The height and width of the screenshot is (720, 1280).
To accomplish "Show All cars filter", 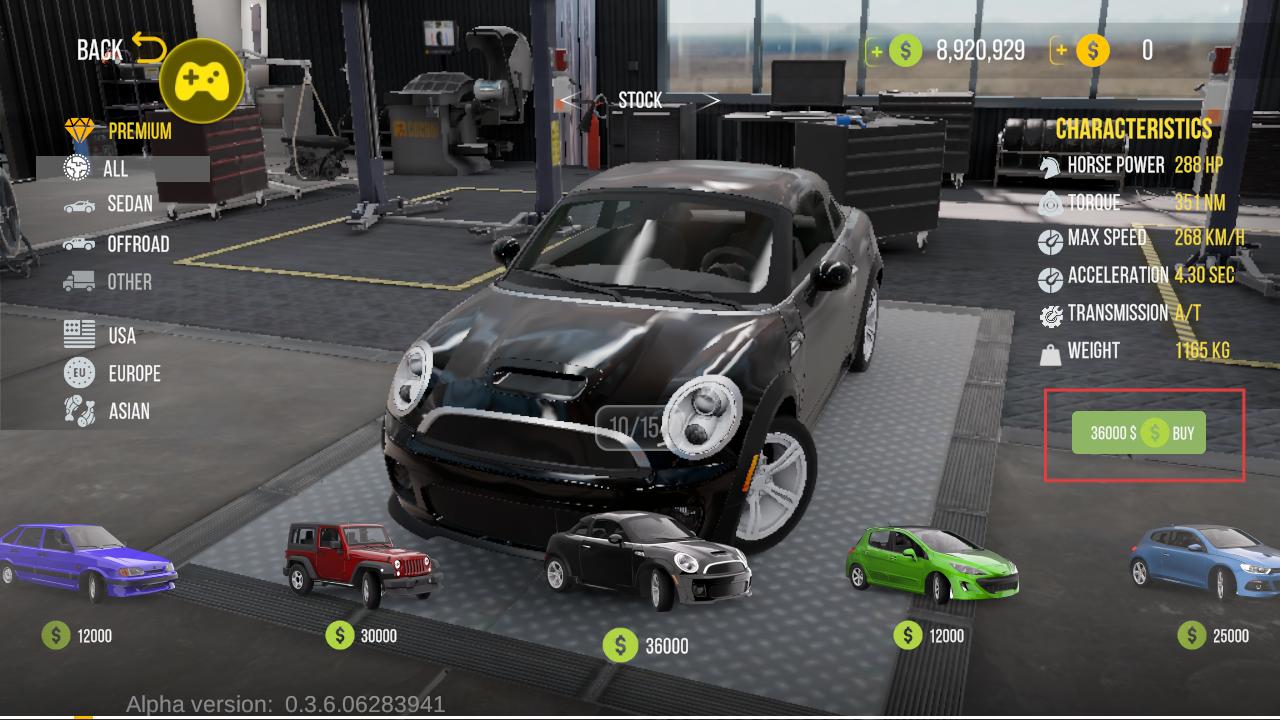I will point(115,168).
